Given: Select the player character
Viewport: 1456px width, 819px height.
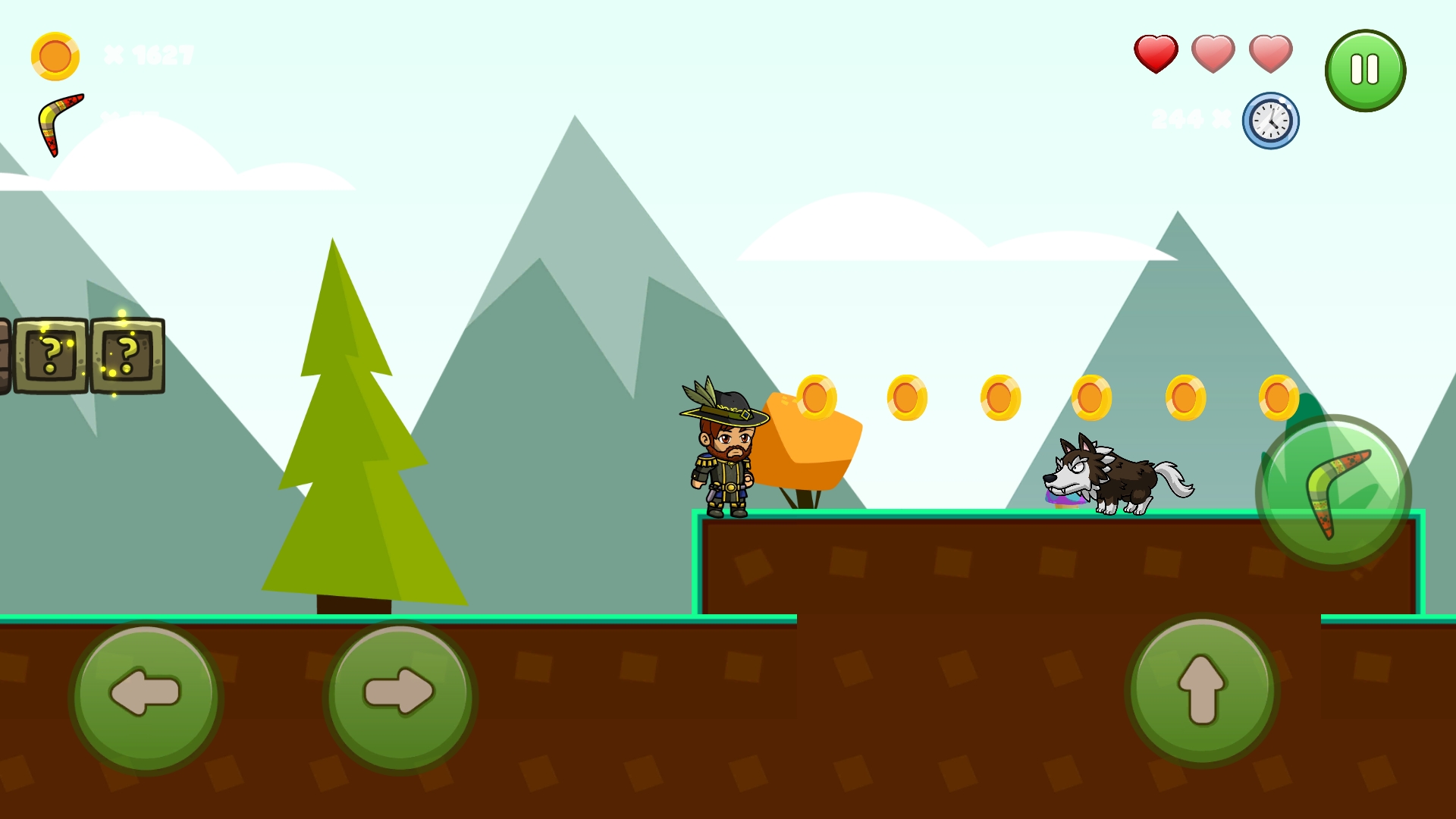Looking at the screenshot, I should pos(719,455).
